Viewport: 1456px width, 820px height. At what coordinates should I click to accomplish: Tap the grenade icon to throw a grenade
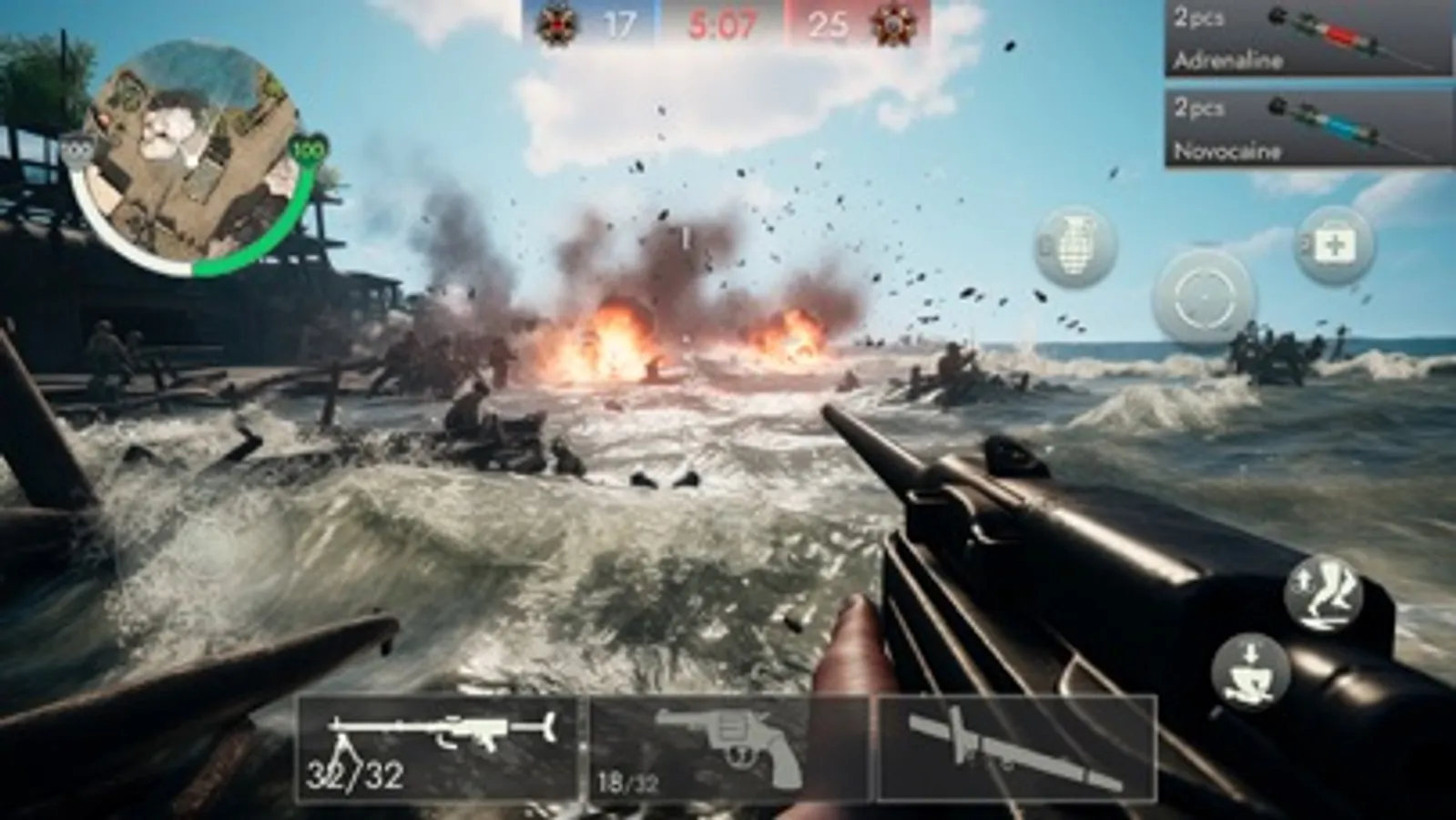point(1074,248)
